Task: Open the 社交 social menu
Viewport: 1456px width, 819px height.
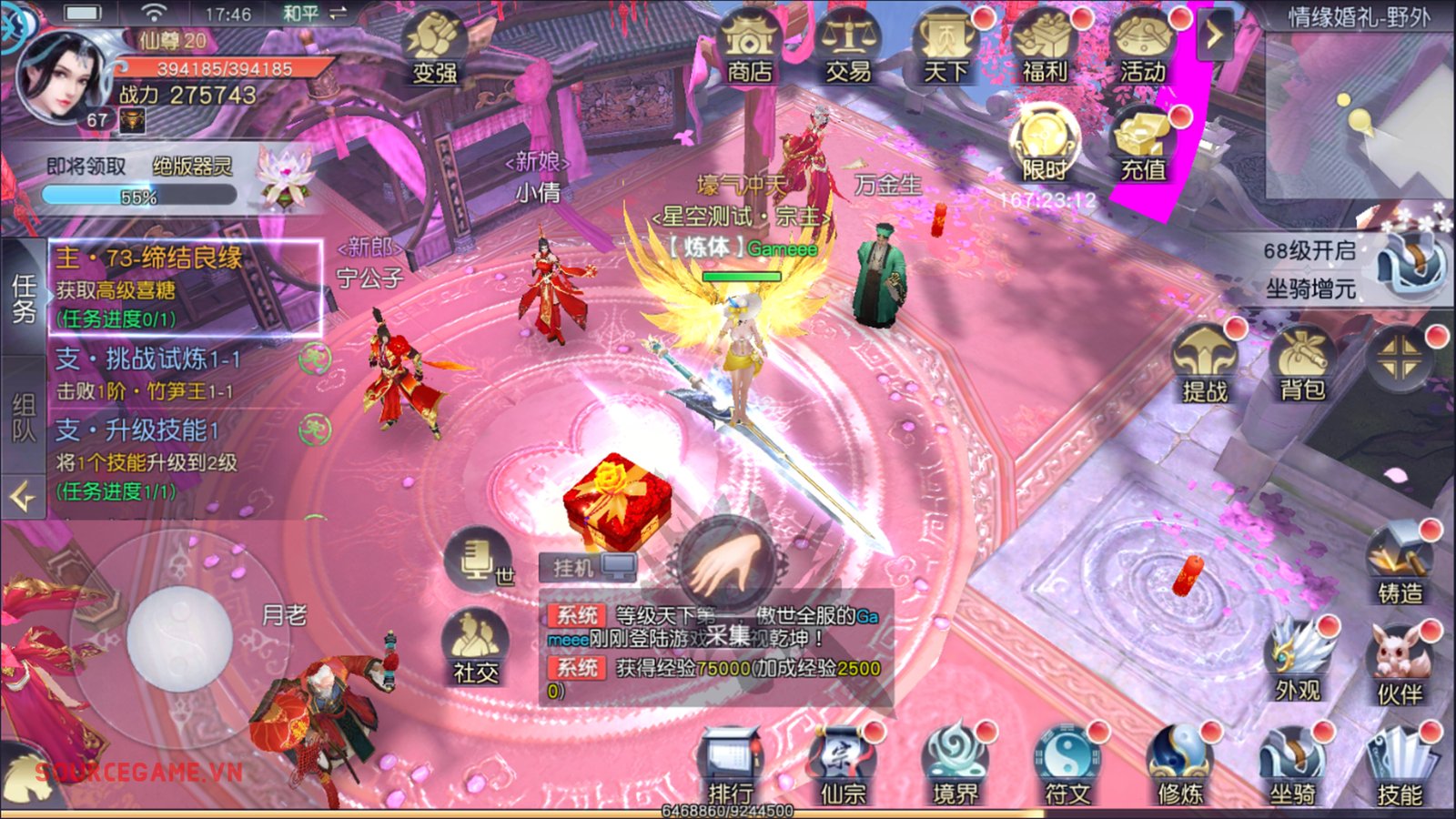Action: click(x=476, y=648)
